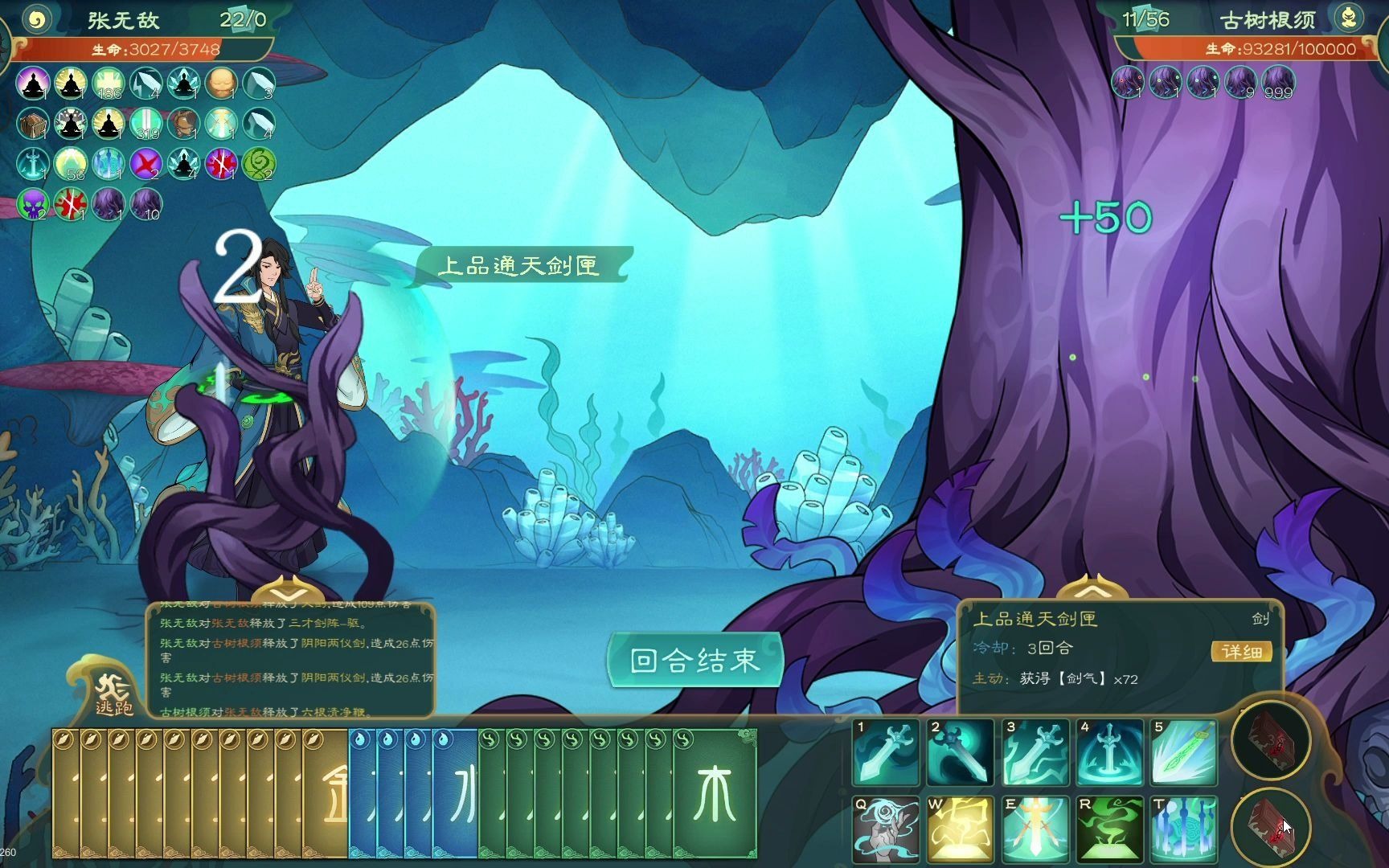Flee the battle with 逃跑
Viewport: 1389px width, 868px height.
pos(113,693)
